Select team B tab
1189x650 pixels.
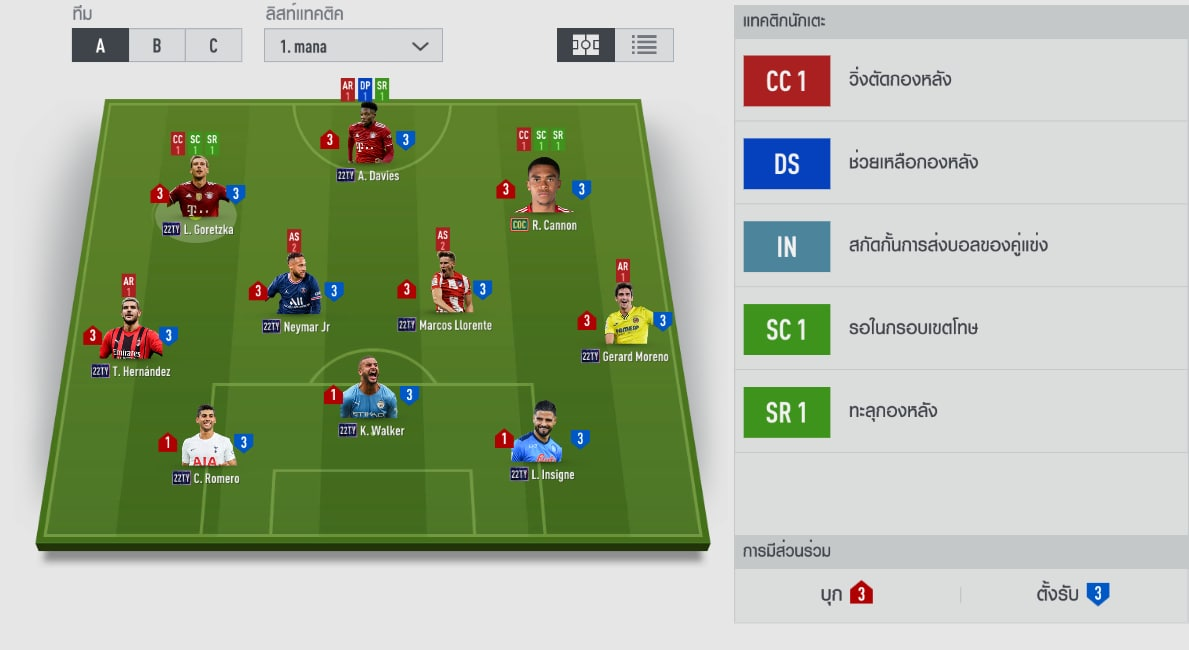pos(157,46)
